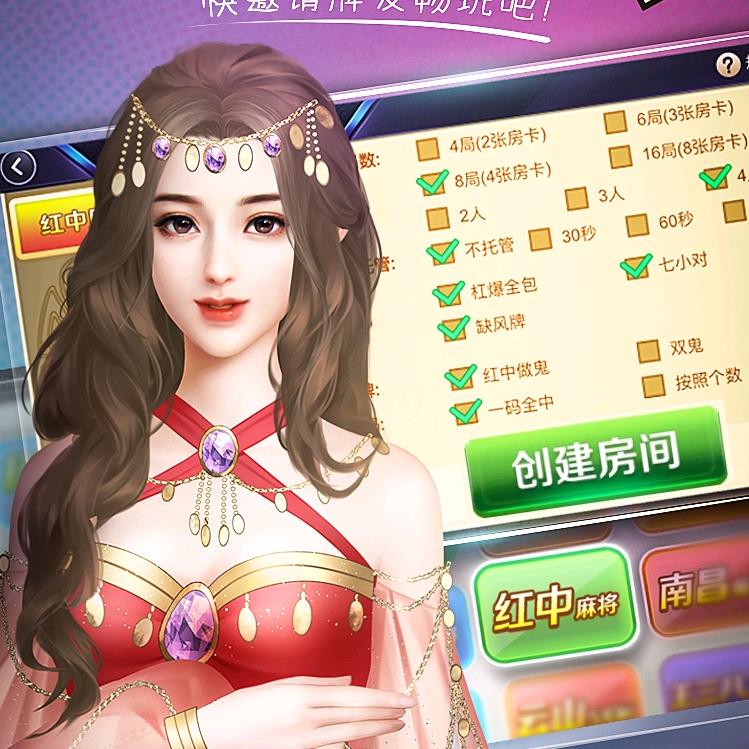749x749 pixels.
Task: Toggle the 缺风牌 checkbox
Action: click(452, 327)
